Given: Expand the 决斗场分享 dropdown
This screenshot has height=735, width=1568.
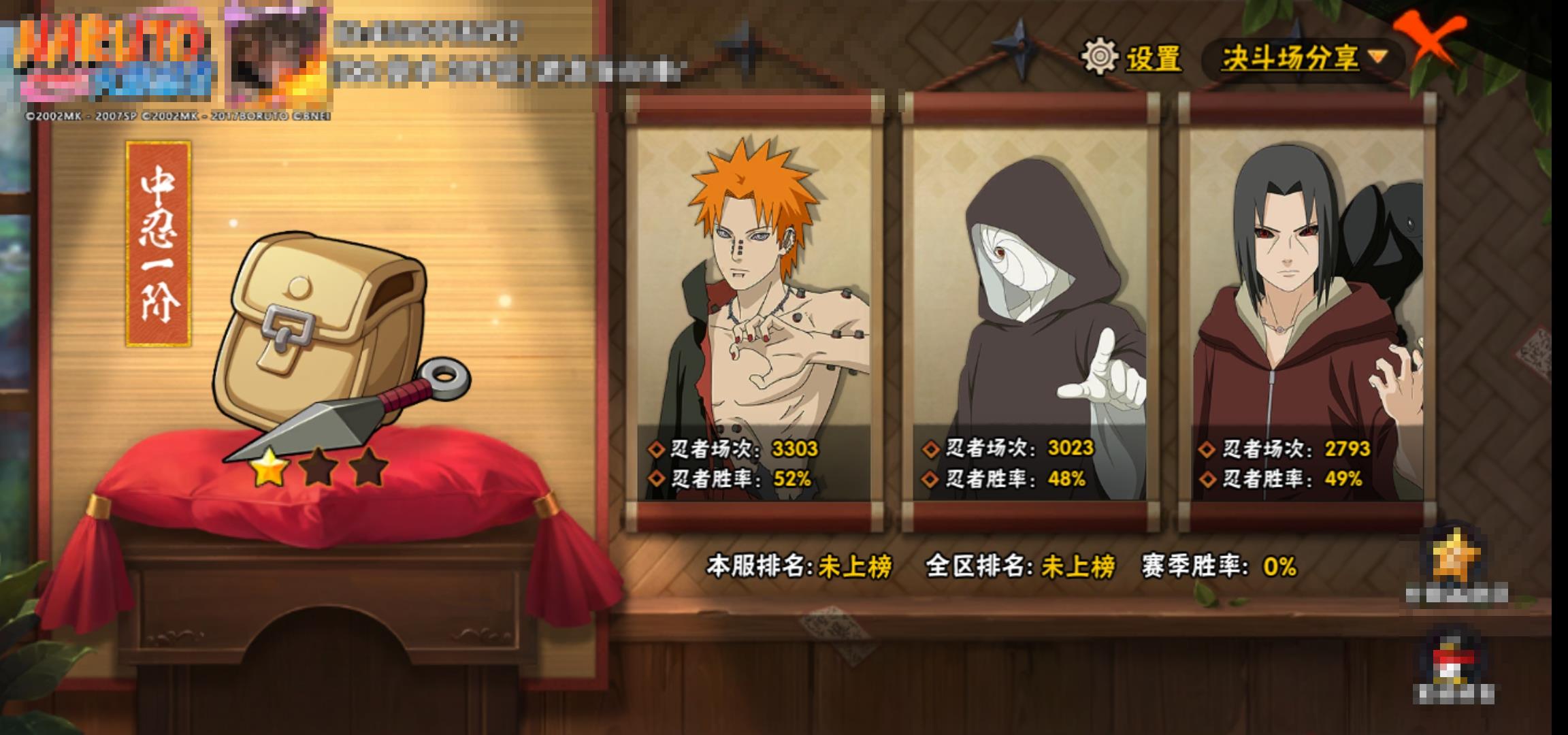Looking at the screenshot, I should point(1303,59).
